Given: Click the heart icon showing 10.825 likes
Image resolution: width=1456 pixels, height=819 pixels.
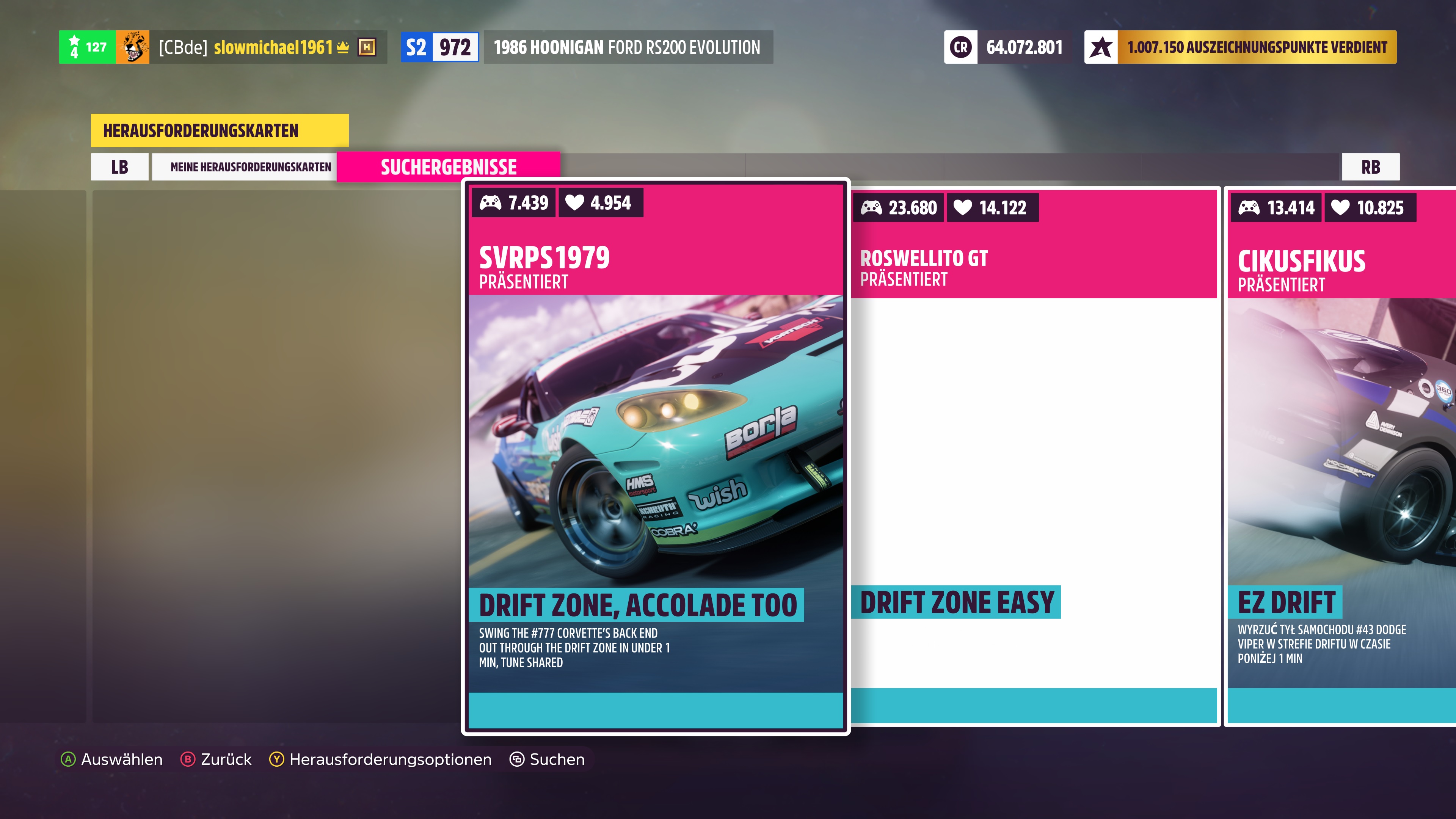Looking at the screenshot, I should (1340, 208).
